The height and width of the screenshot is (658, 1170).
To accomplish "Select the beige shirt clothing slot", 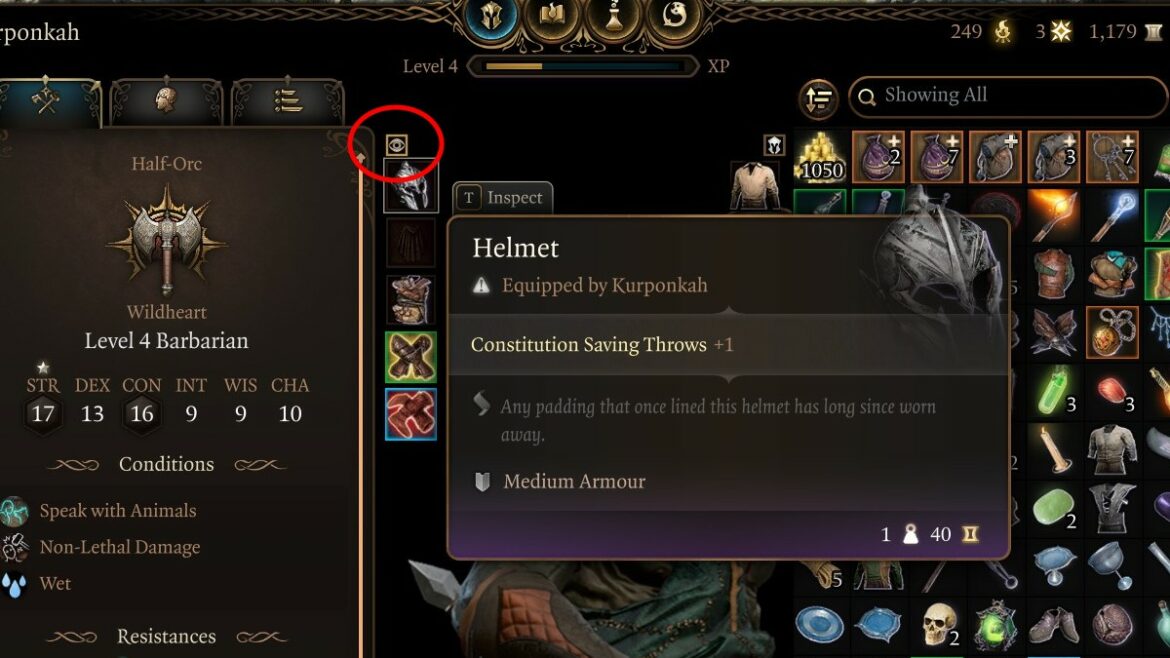I will pyautogui.click(x=755, y=186).
